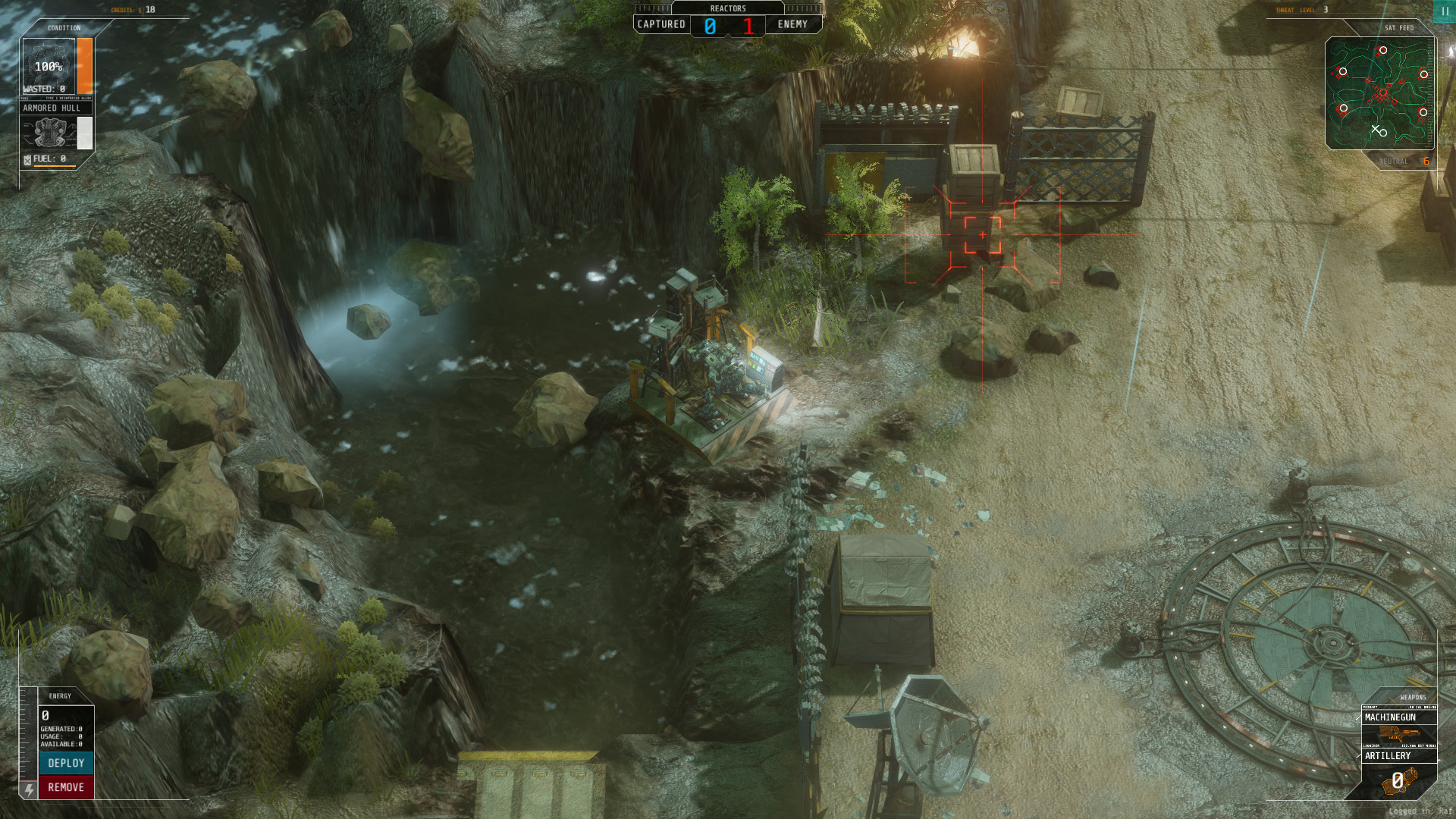The image size is (1456, 819).
Task: Open the Weapons panel header
Action: (1412, 697)
